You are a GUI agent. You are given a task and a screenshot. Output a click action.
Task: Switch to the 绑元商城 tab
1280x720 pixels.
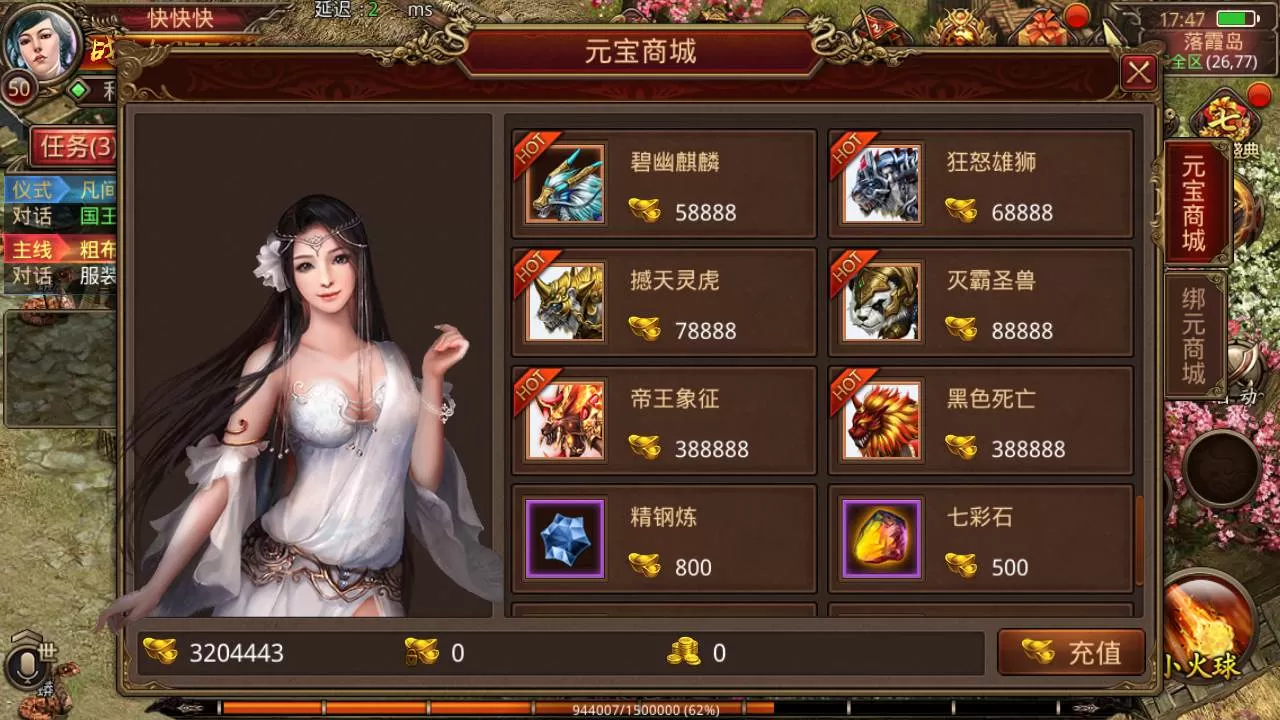[1194, 335]
